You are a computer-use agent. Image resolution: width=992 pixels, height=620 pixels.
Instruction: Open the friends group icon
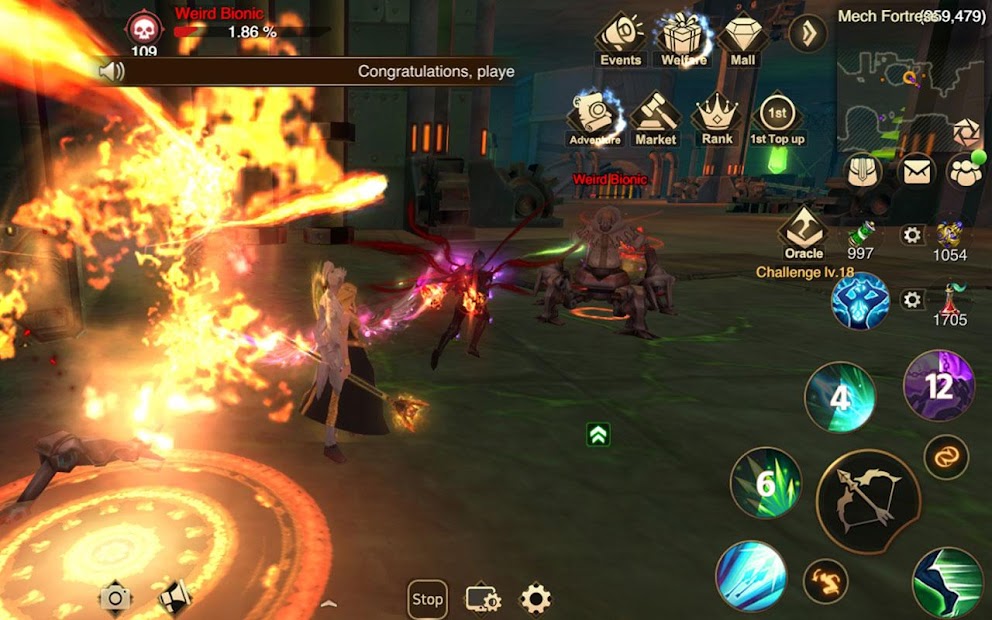click(966, 171)
